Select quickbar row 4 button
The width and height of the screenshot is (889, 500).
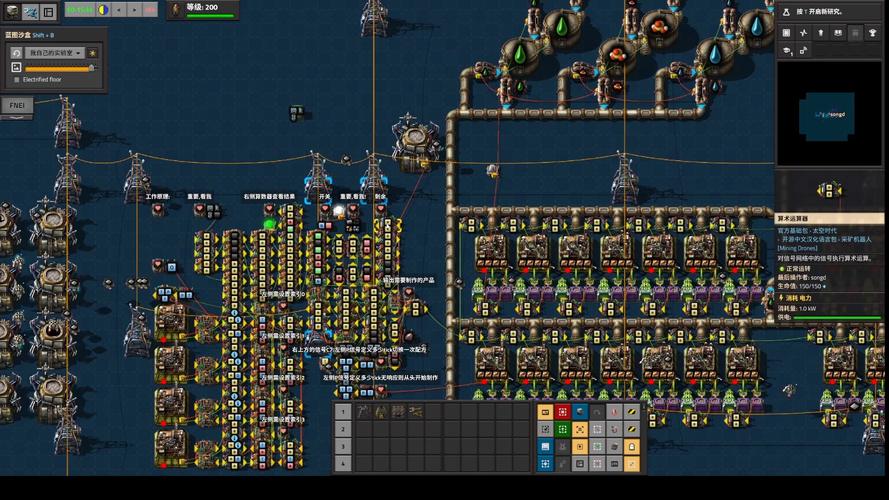343,464
